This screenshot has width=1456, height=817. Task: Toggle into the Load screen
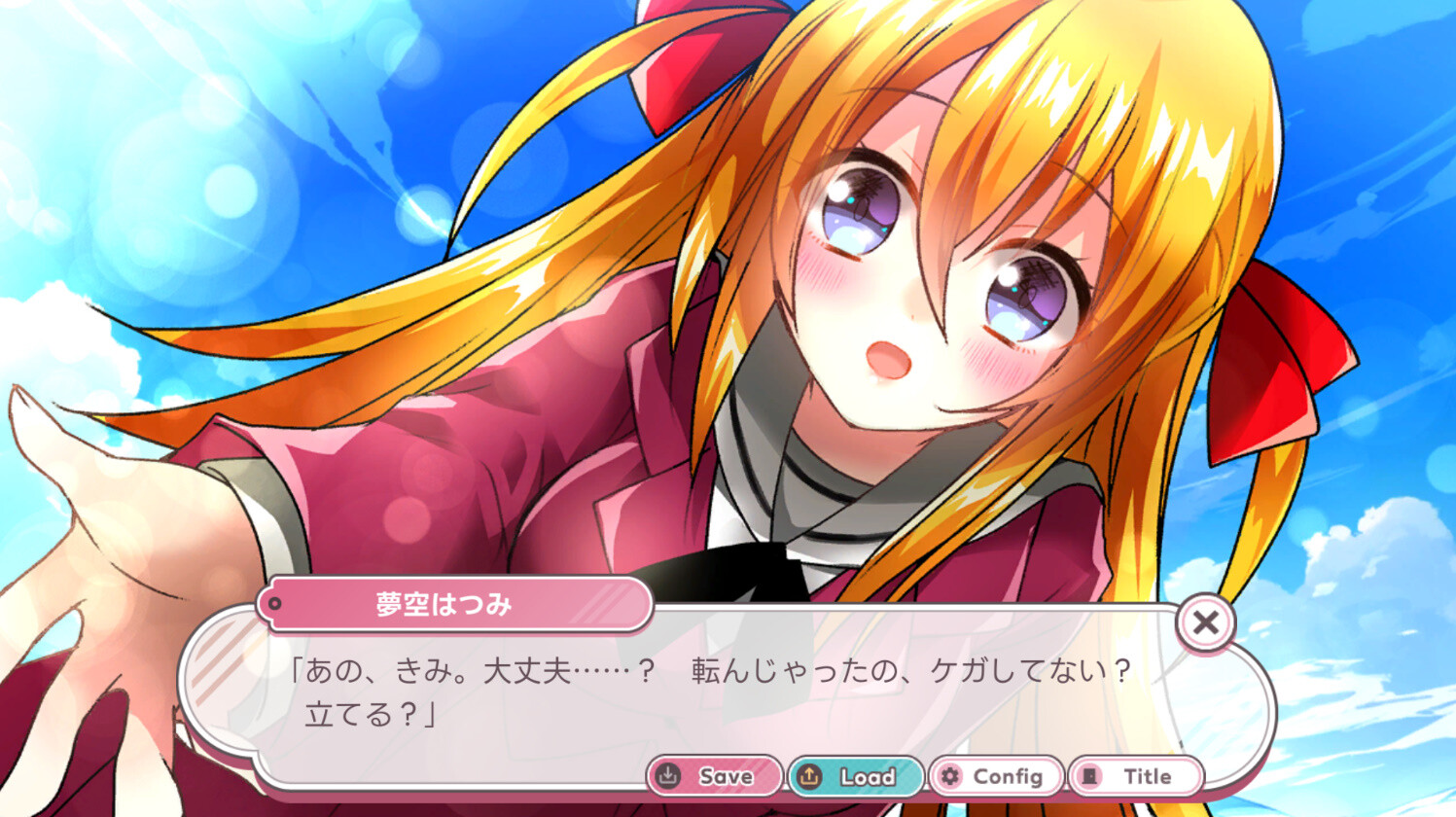point(854,776)
